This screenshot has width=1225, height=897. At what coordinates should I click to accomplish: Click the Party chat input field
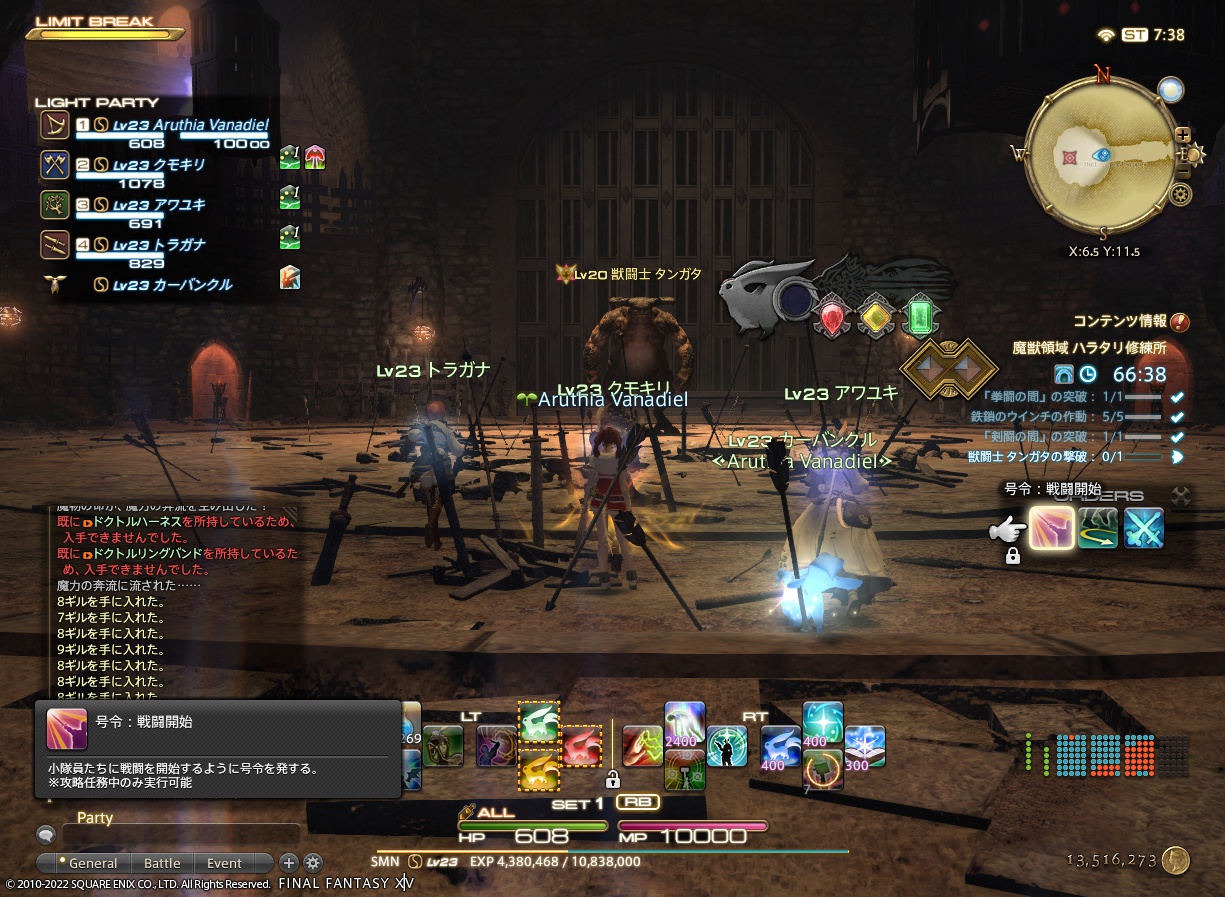180,834
